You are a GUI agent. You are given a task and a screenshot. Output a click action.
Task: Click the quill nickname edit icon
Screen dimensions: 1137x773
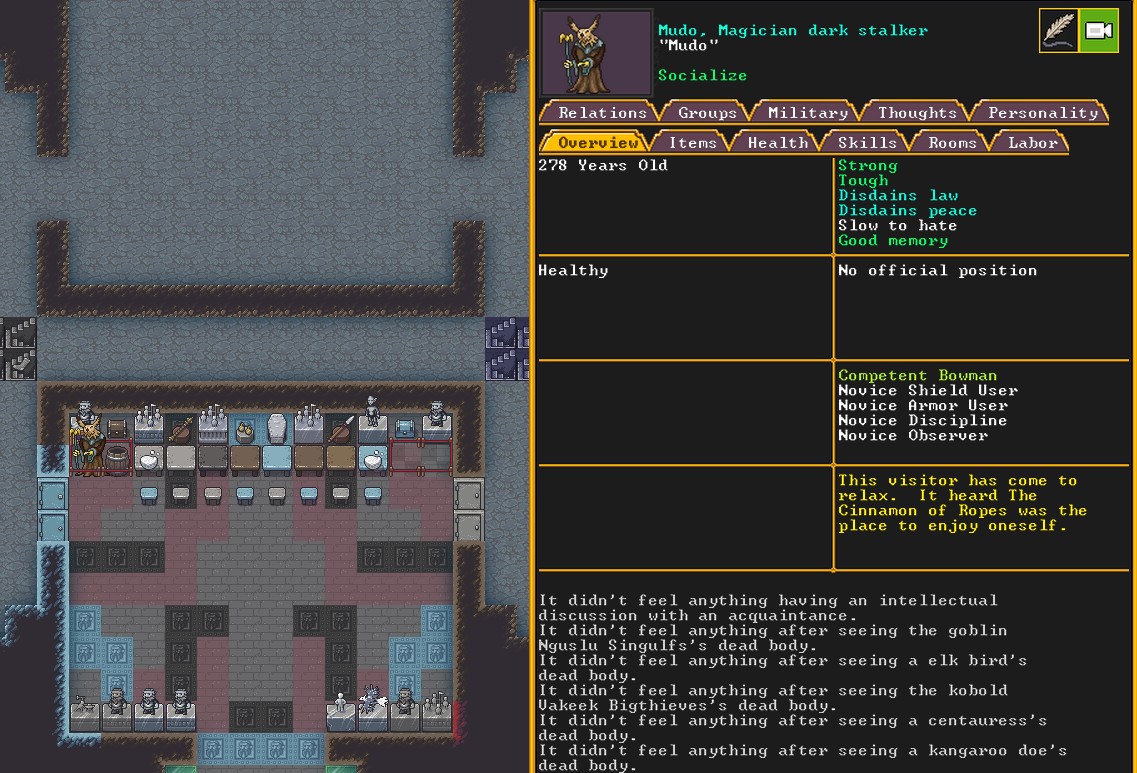1059,31
